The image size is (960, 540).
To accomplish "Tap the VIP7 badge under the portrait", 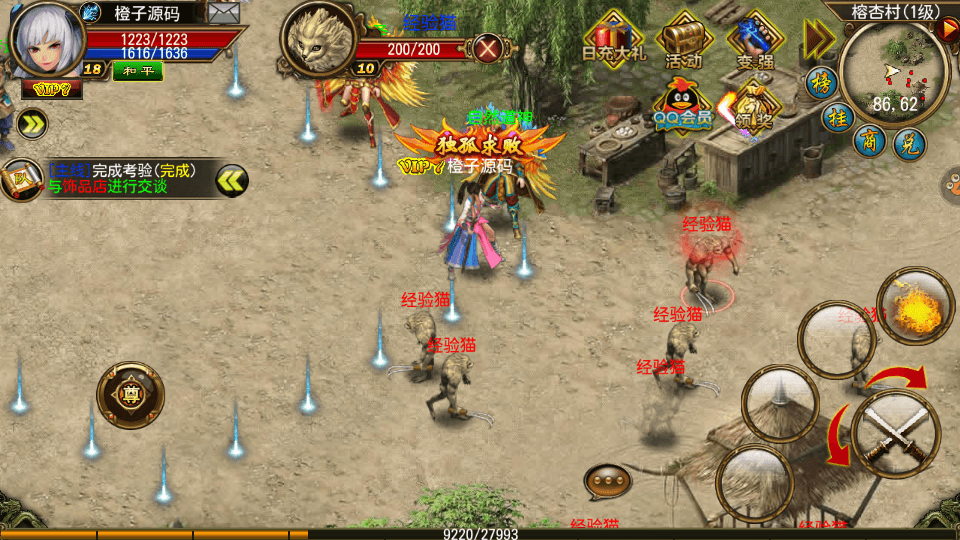I will (52, 89).
